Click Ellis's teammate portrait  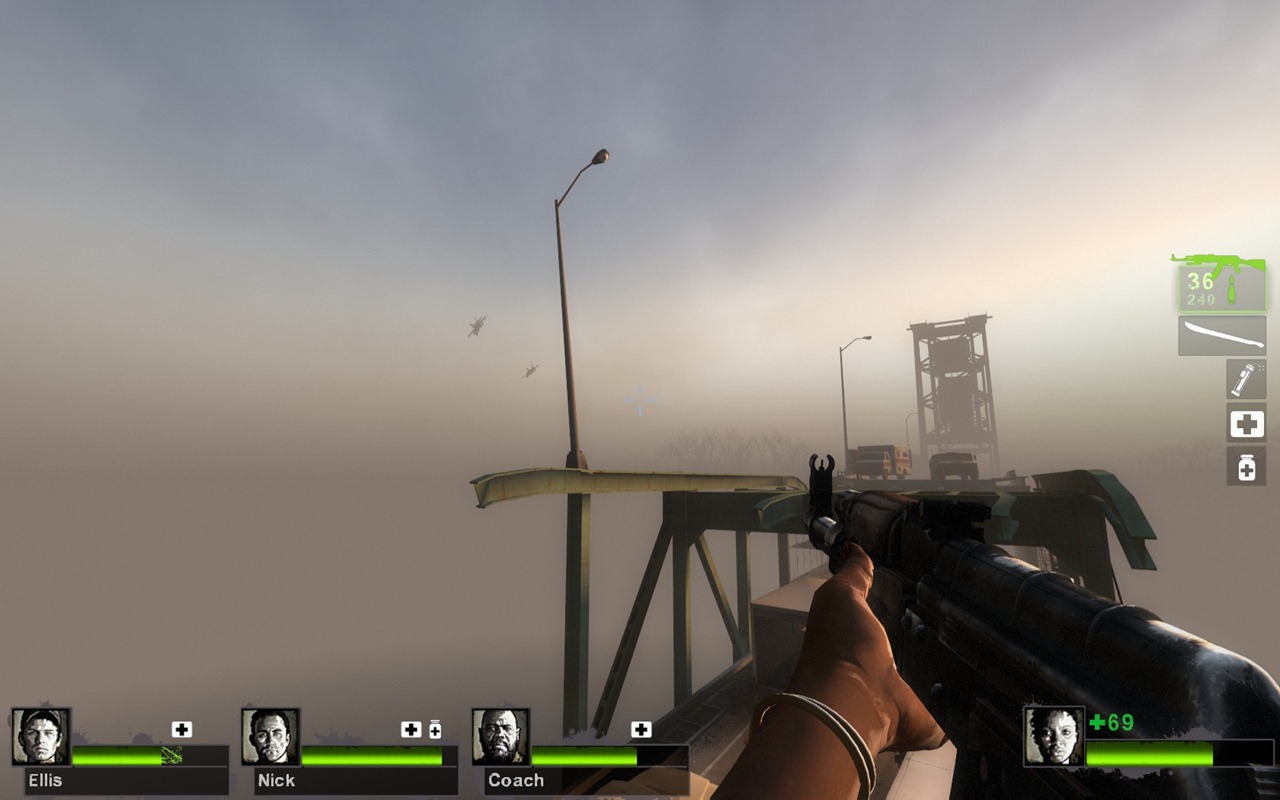click(41, 737)
